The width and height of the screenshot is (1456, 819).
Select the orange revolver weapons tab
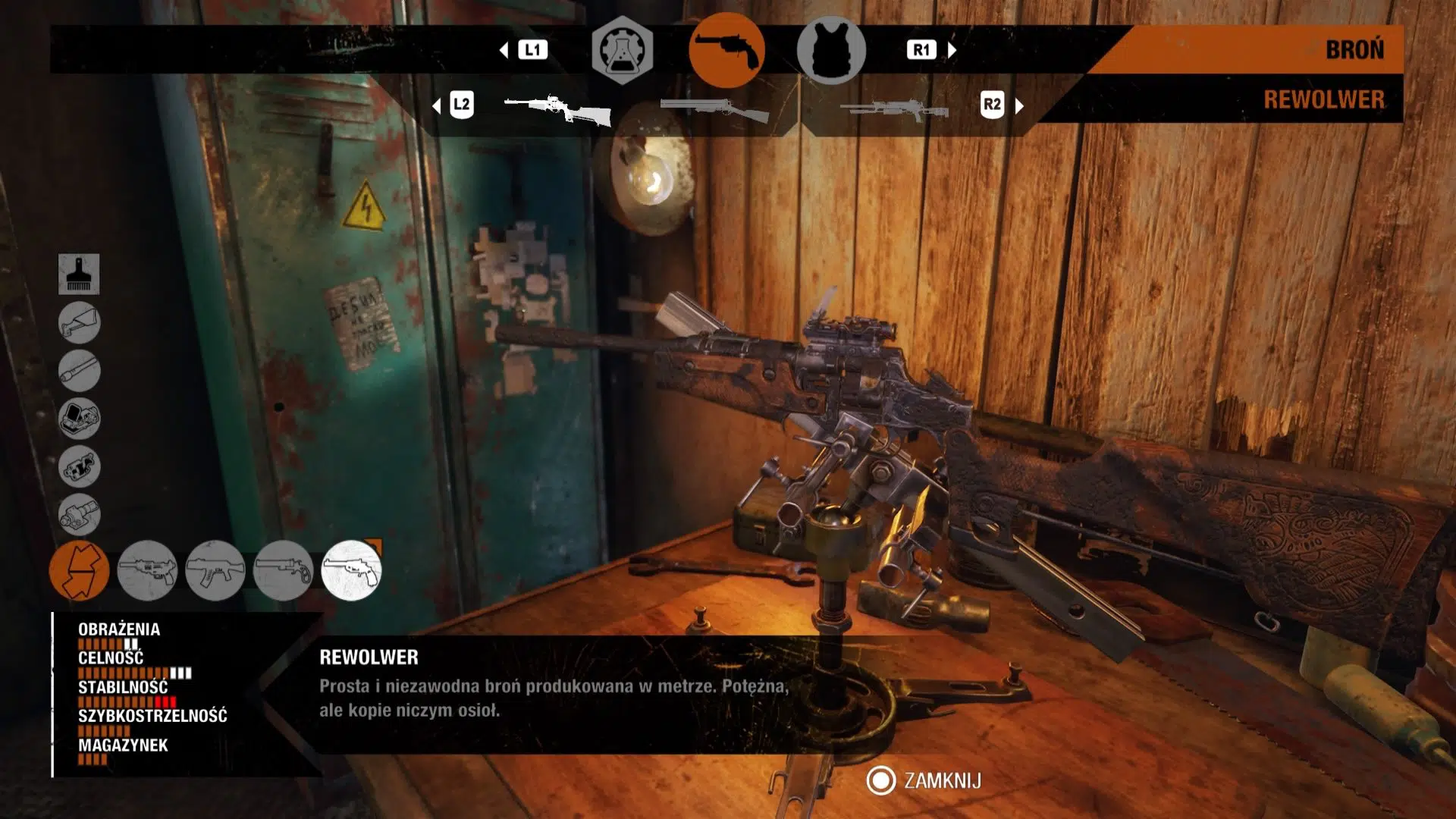(x=726, y=50)
